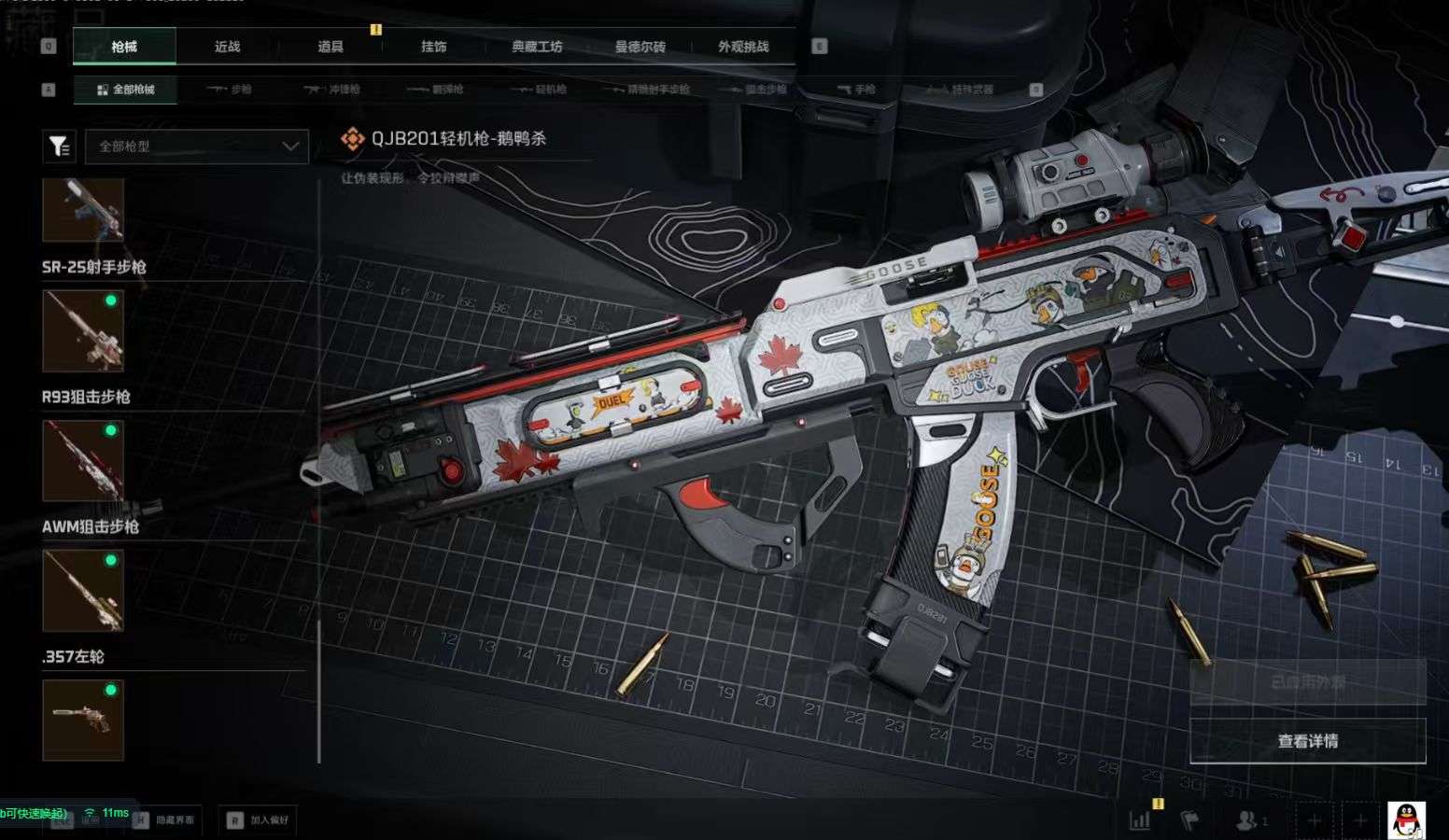Switch to the 近战 melee tab
Image resolution: width=1449 pixels, height=840 pixels.
coord(227,47)
